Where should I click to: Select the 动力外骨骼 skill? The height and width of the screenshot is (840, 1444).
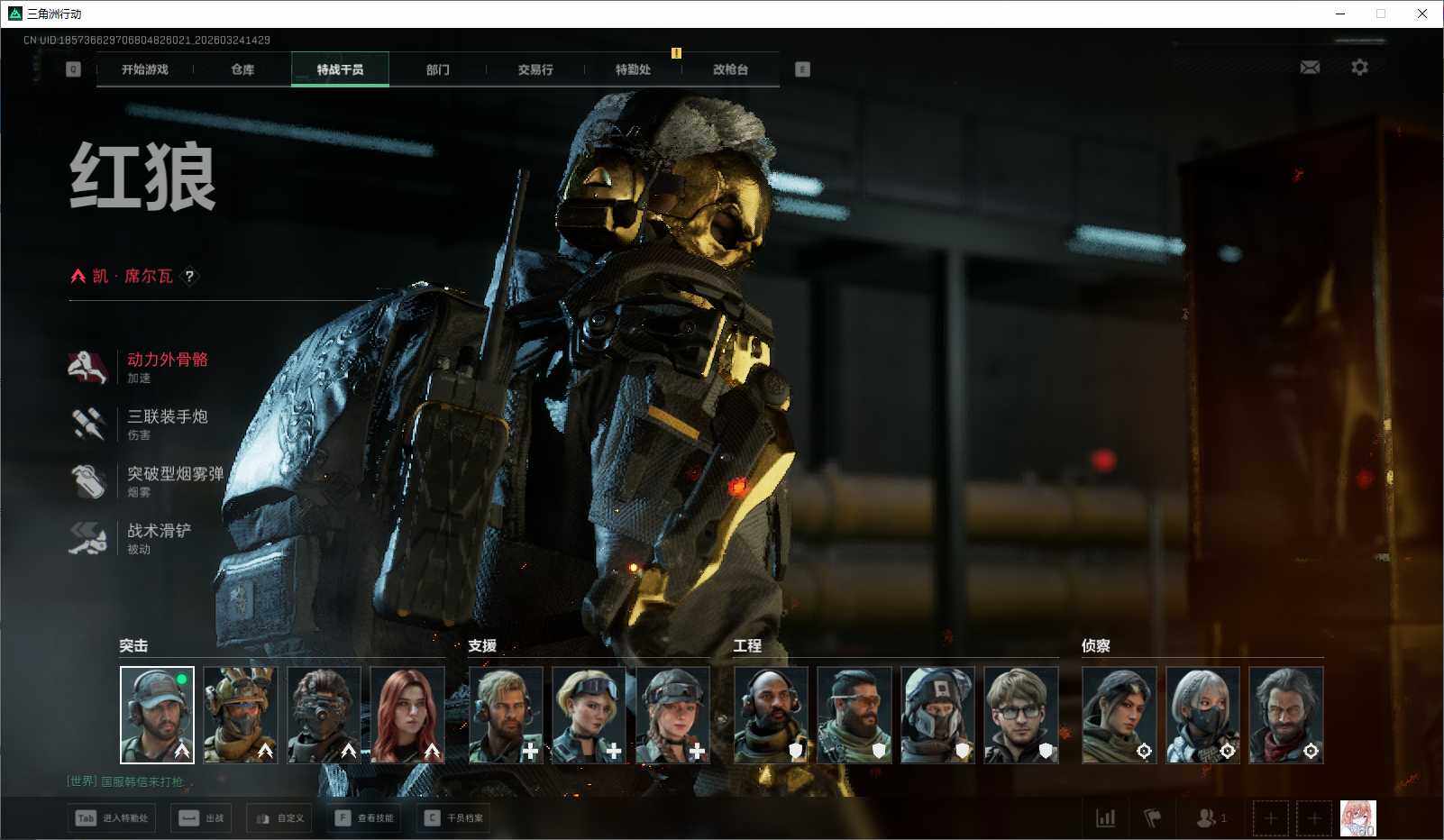(x=167, y=360)
